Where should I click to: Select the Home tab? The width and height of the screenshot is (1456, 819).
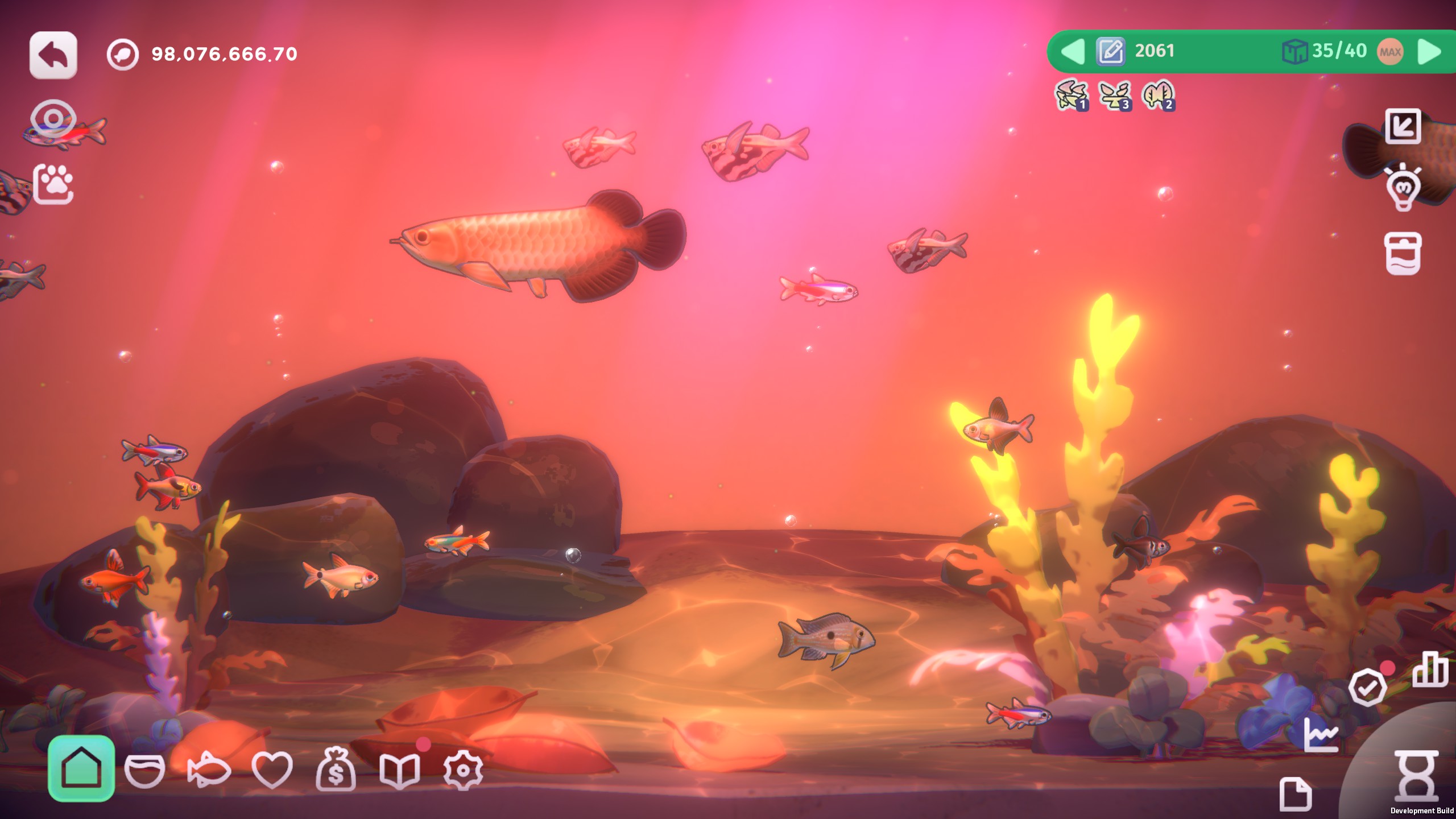pyautogui.click(x=81, y=768)
